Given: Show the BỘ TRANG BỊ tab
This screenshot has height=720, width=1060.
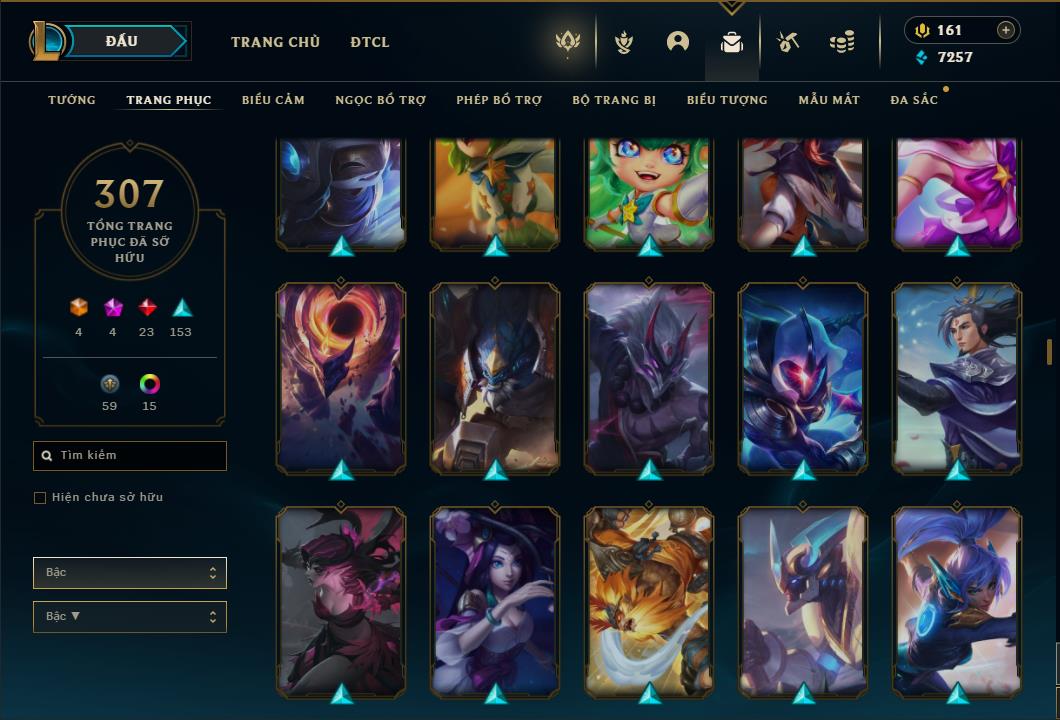Looking at the screenshot, I should [614, 100].
